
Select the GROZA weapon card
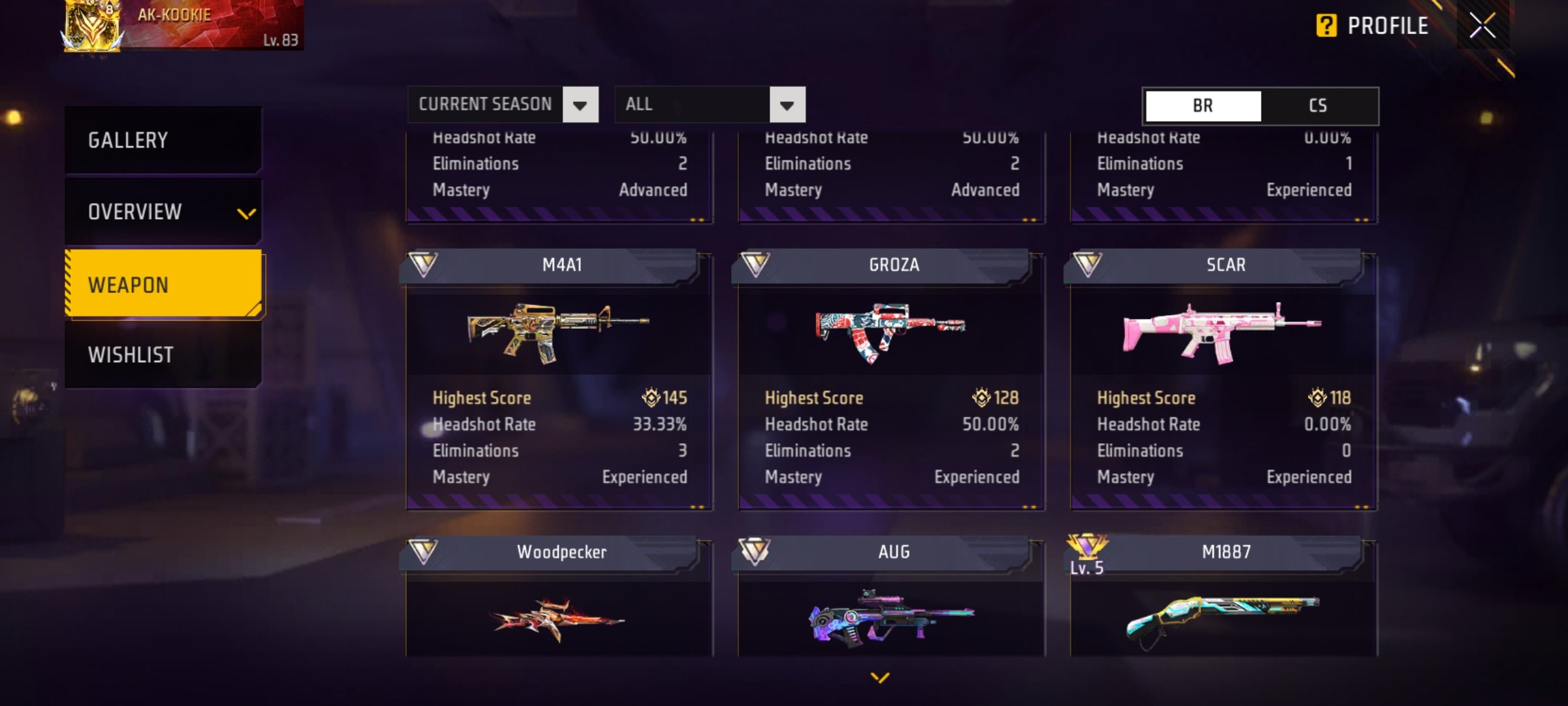[x=891, y=379]
